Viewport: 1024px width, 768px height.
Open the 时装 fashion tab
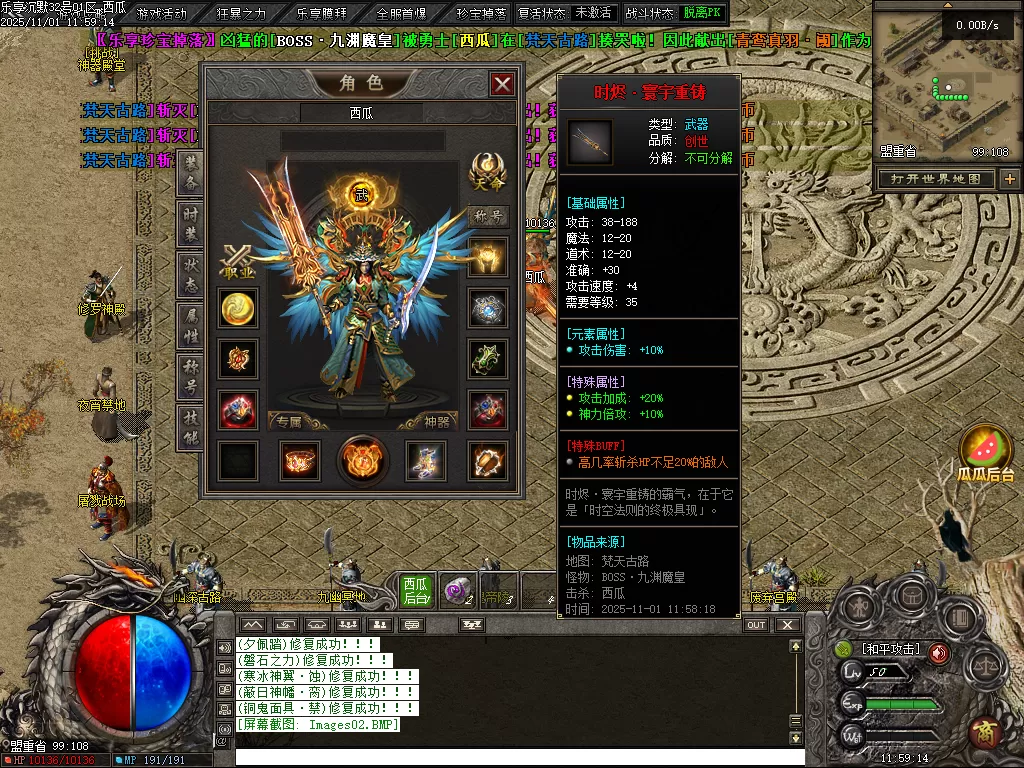(x=190, y=224)
